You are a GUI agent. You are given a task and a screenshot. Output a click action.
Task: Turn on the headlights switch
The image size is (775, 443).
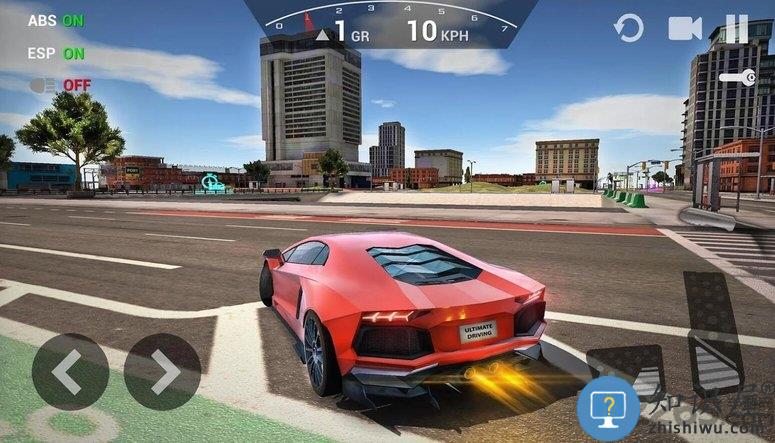[60, 85]
